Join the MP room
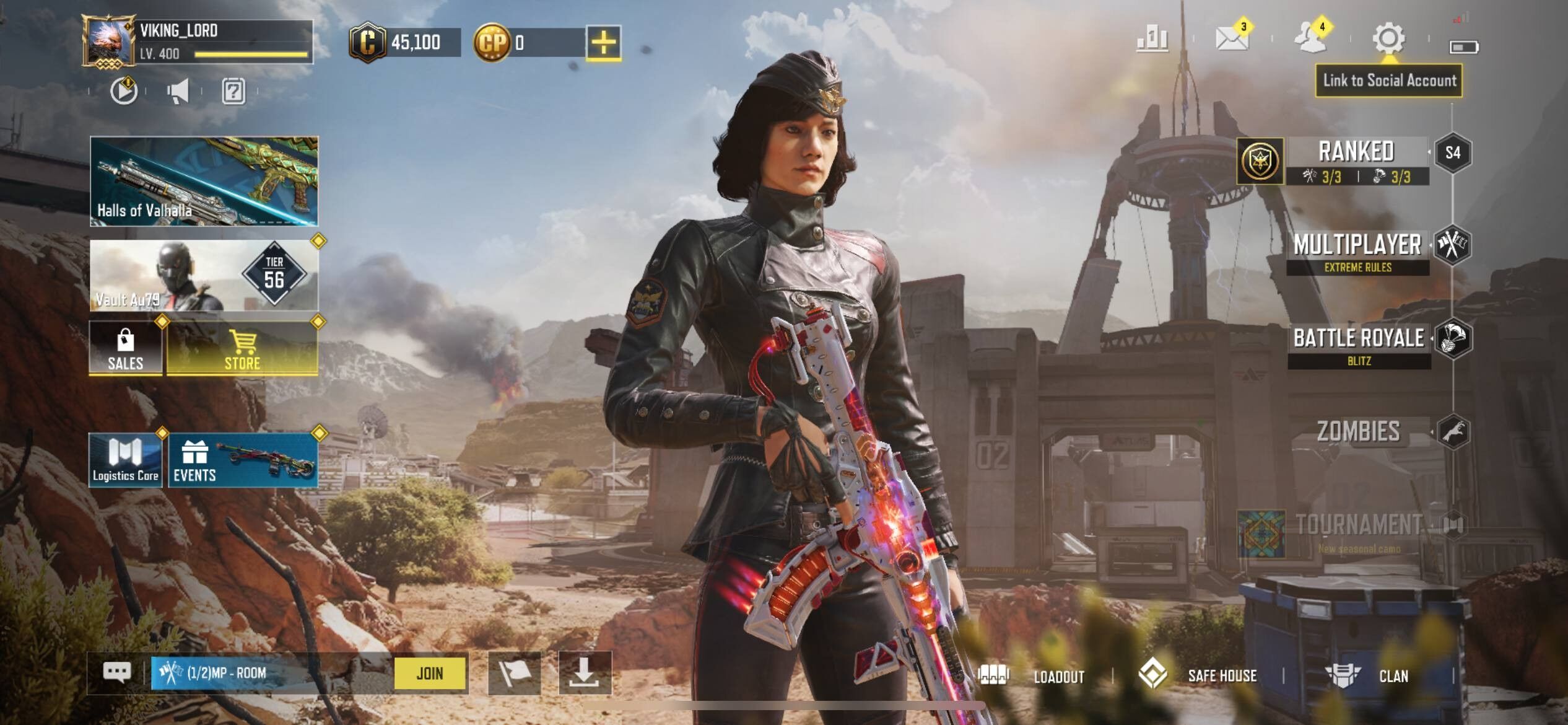1568x725 pixels. click(x=430, y=673)
